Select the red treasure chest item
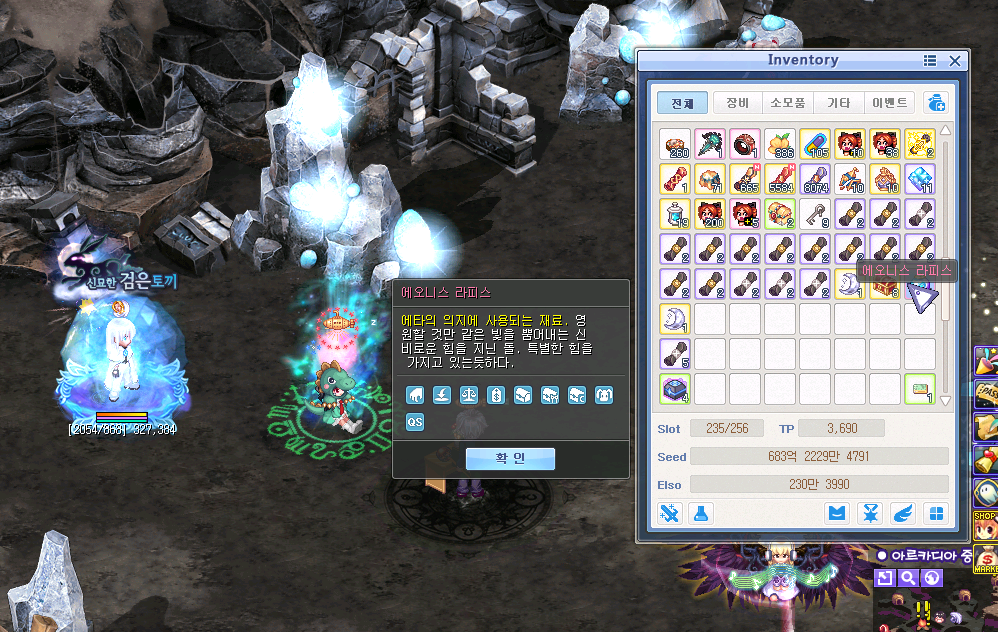This screenshot has height=632, width=998. (x=884, y=284)
